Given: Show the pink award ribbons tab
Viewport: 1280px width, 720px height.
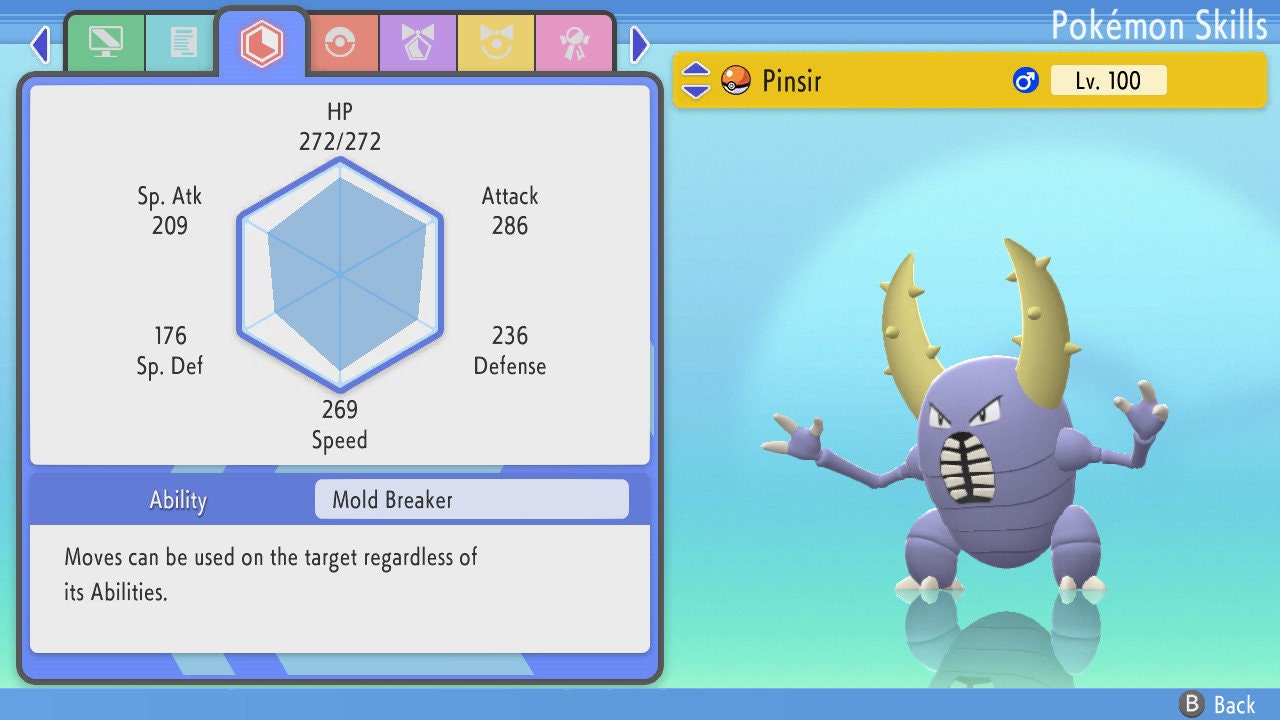Looking at the screenshot, I should pyautogui.click(x=573, y=42).
